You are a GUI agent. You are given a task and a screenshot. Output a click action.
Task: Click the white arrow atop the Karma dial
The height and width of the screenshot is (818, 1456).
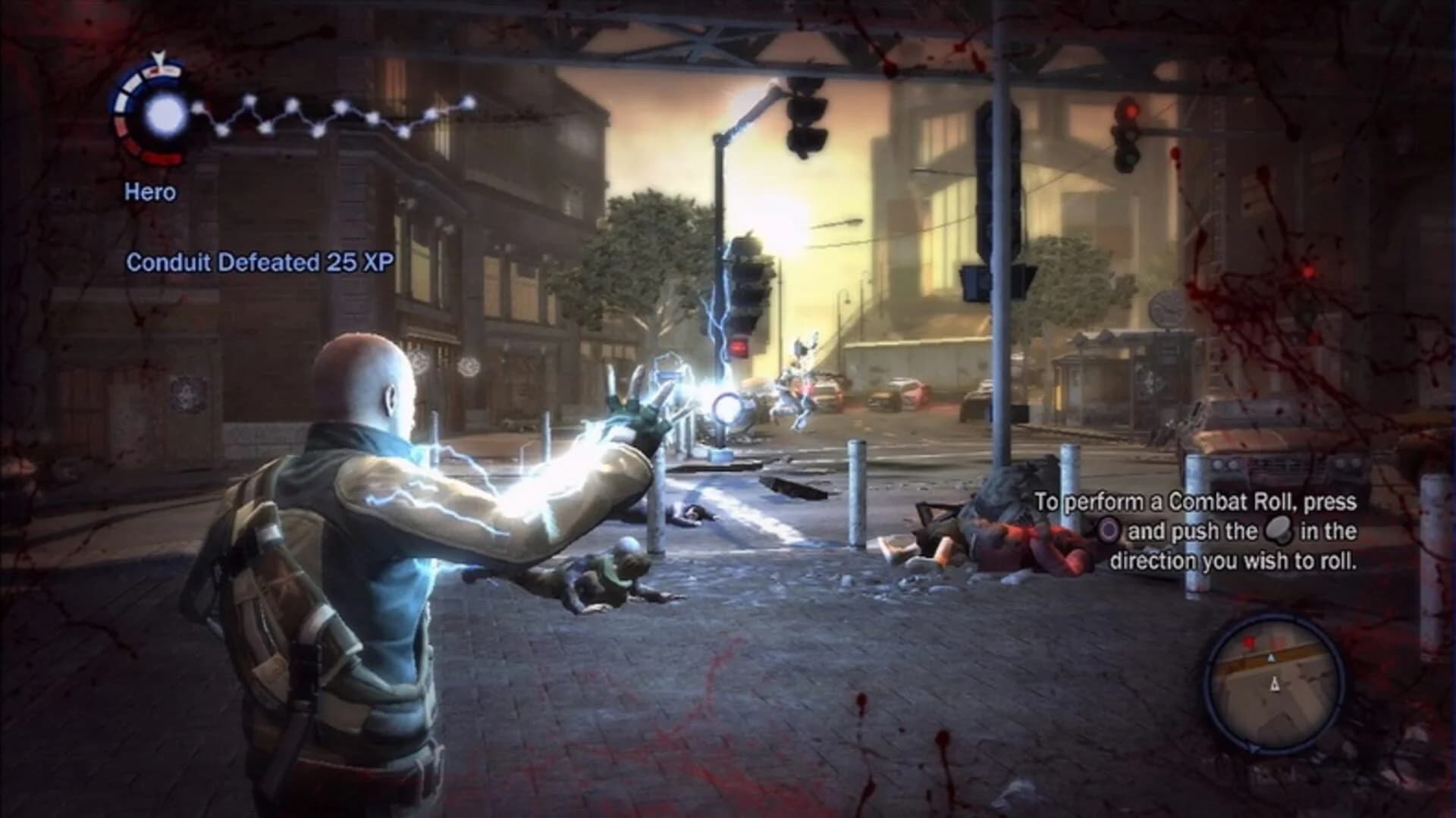tap(158, 57)
